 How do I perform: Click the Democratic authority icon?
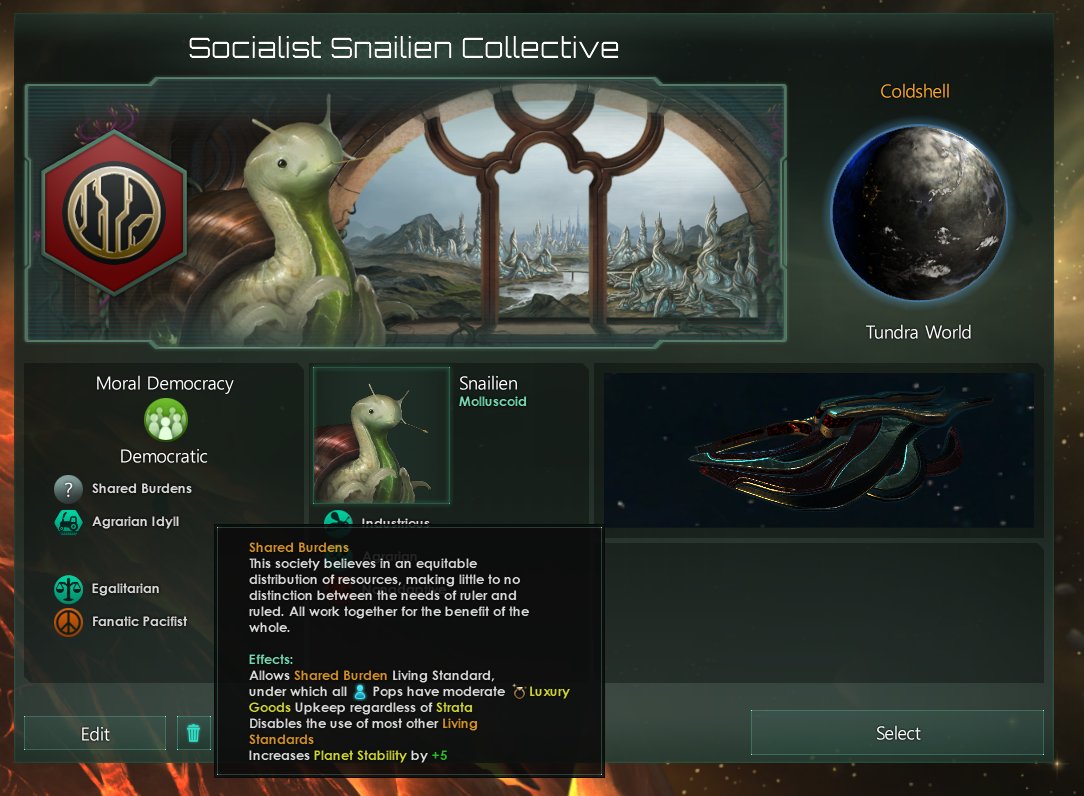pyautogui.click(x=165, y=421)
